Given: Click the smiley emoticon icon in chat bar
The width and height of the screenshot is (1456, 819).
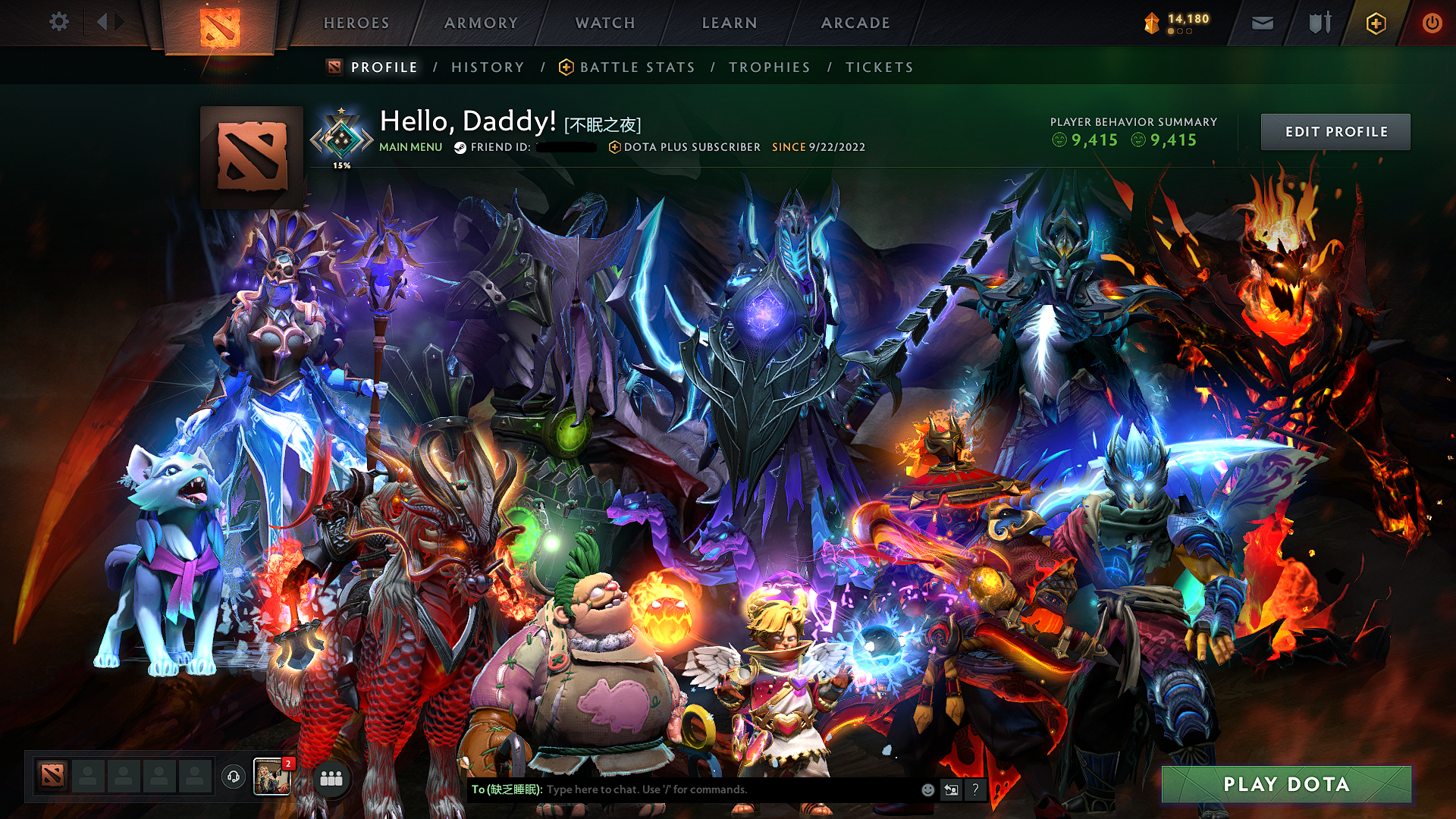Looking at the screenshot, I should tap(927, 789).
